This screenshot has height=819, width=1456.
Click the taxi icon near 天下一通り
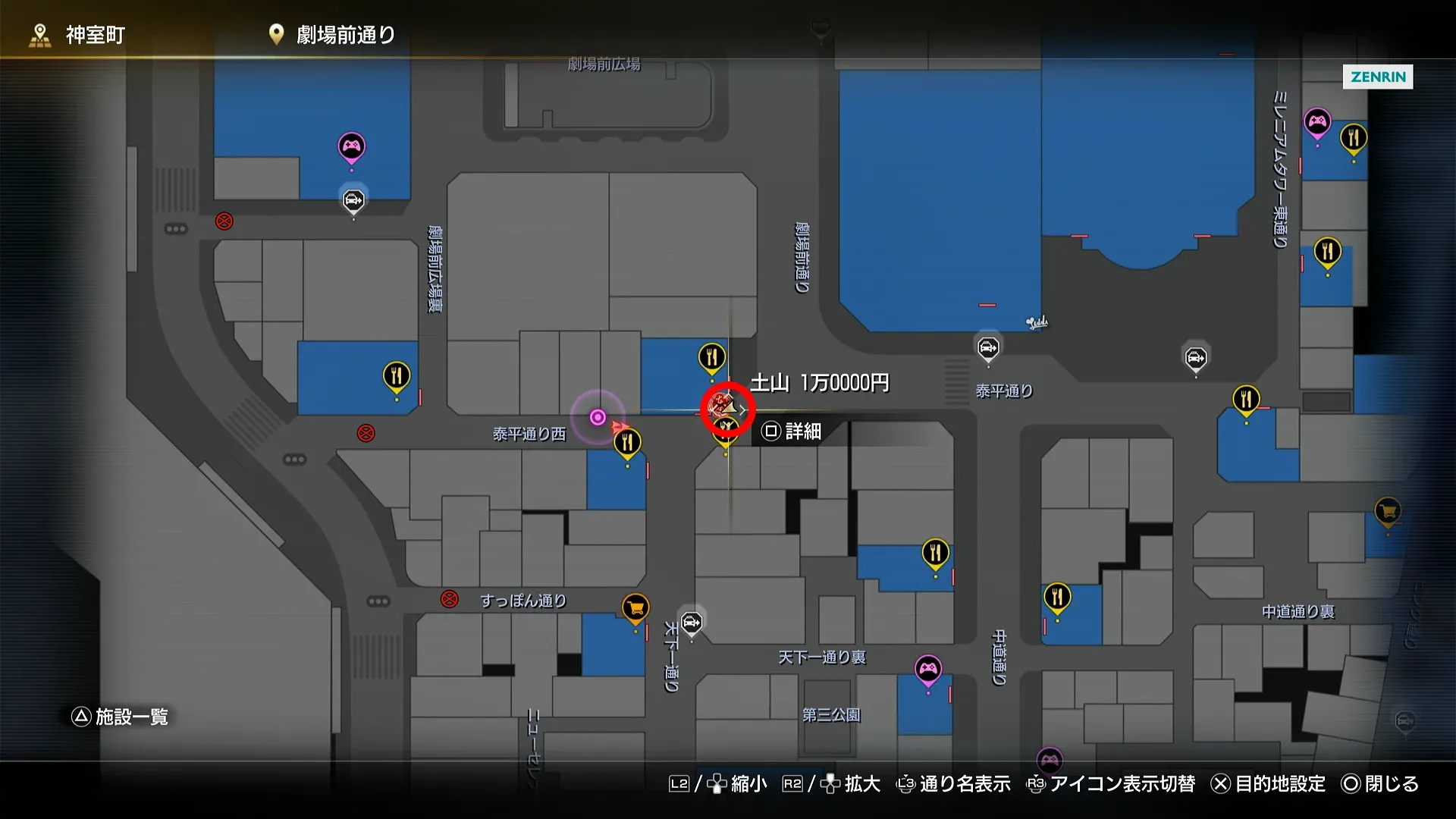pyautogui.click(x=691, y=623)
